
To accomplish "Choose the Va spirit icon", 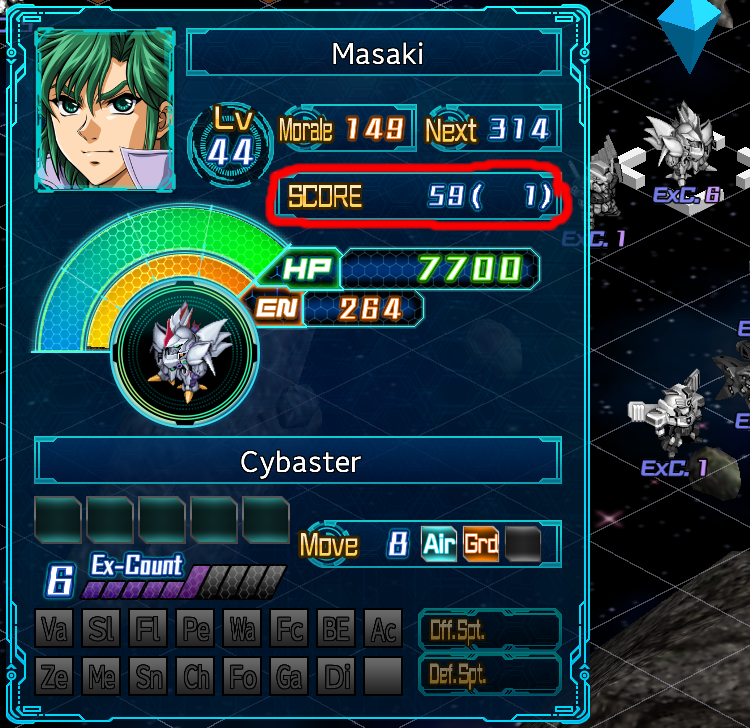I will (x=55, y=630).
